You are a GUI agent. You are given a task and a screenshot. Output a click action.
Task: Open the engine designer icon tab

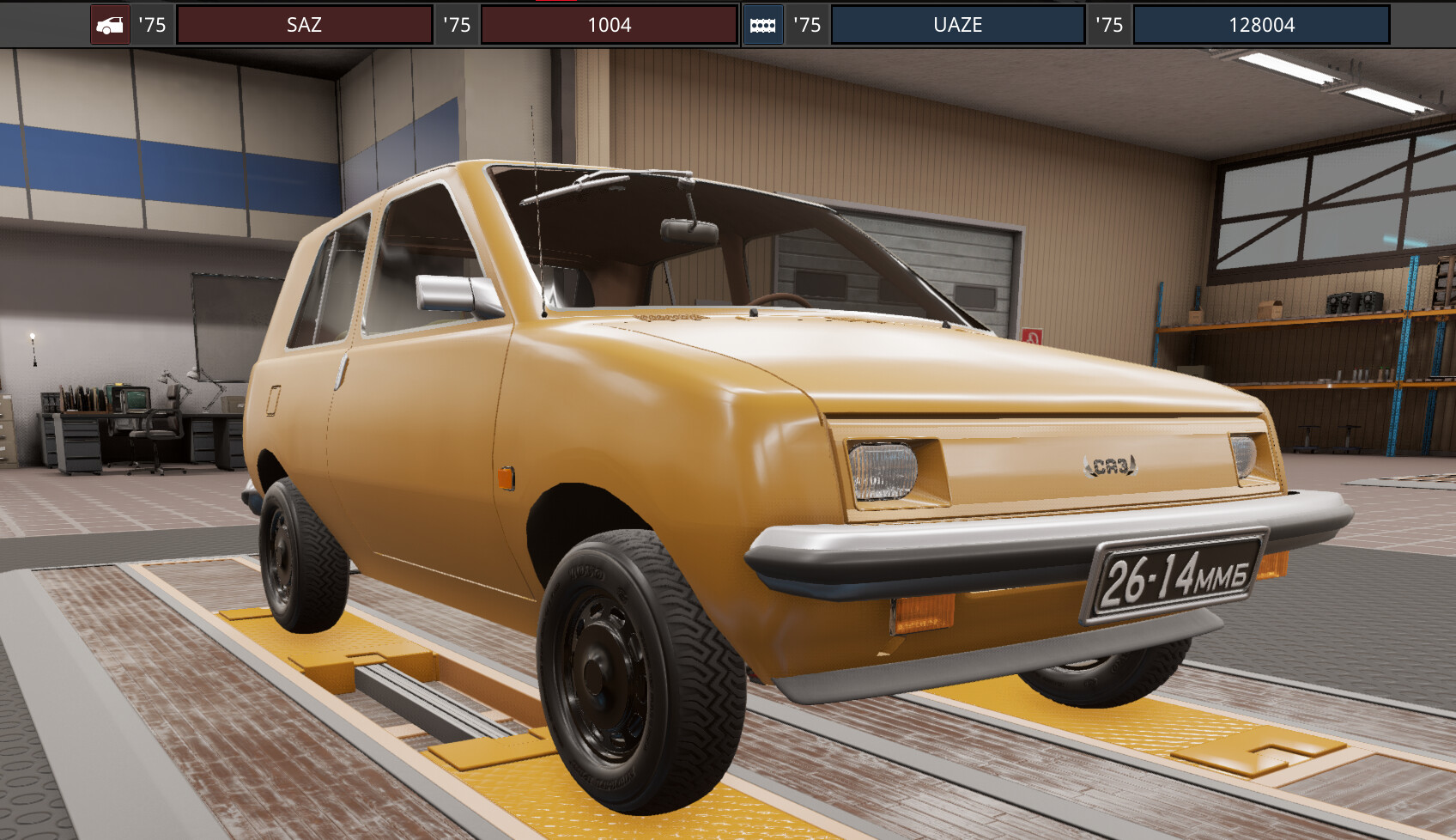click(x=762, y=25)
